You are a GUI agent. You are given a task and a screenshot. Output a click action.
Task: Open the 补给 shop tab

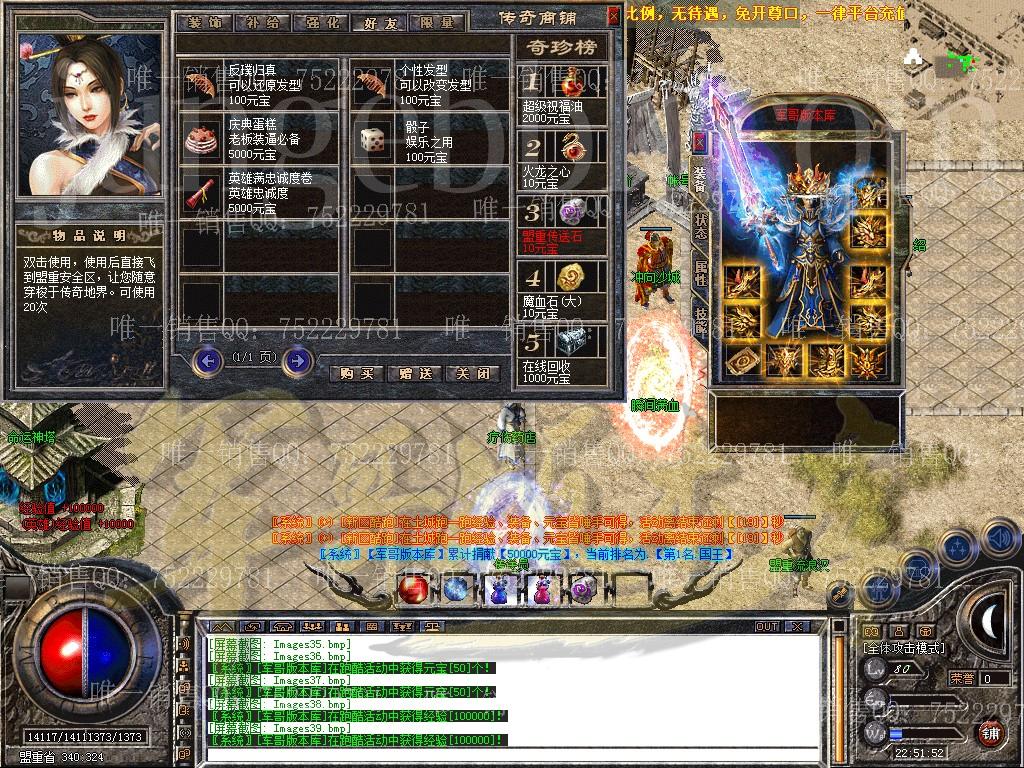pos(260,22)
